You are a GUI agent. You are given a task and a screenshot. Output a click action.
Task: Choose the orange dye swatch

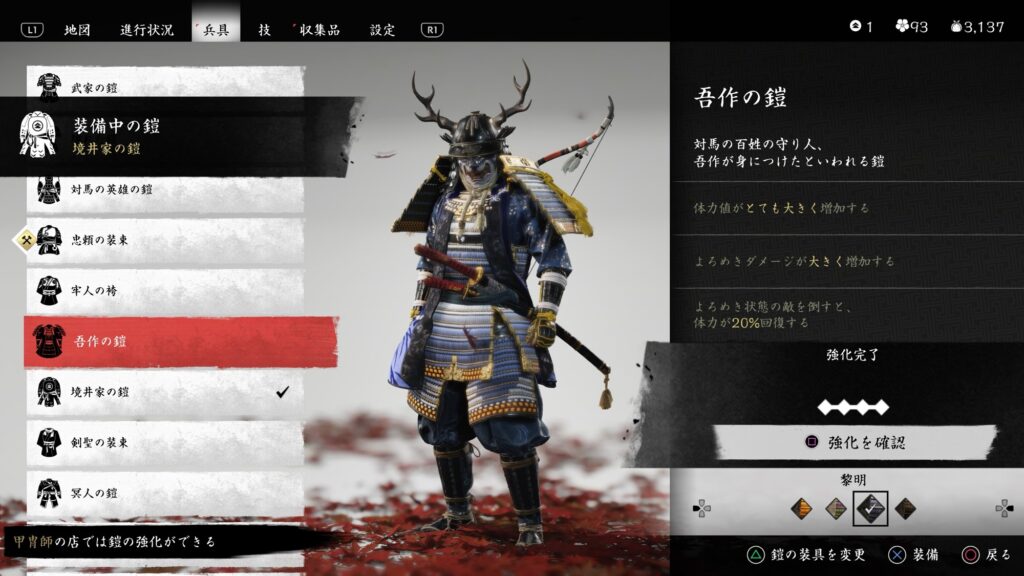click(x=802, y=509)
